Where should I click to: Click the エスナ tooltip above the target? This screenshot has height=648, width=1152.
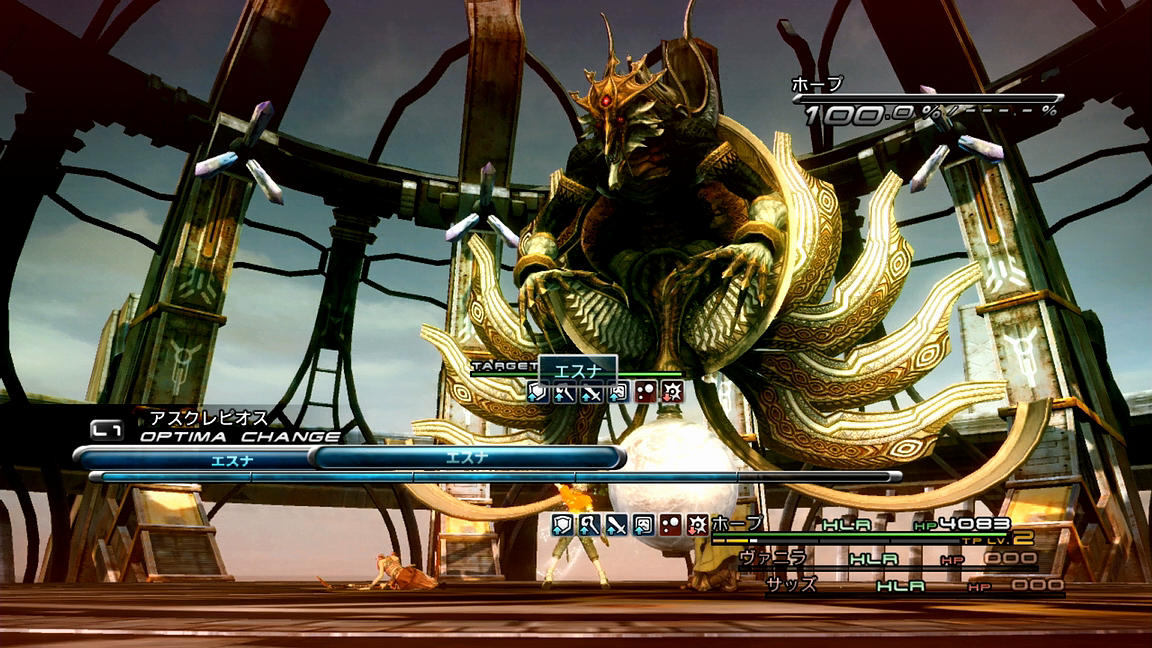pos(577,370)
